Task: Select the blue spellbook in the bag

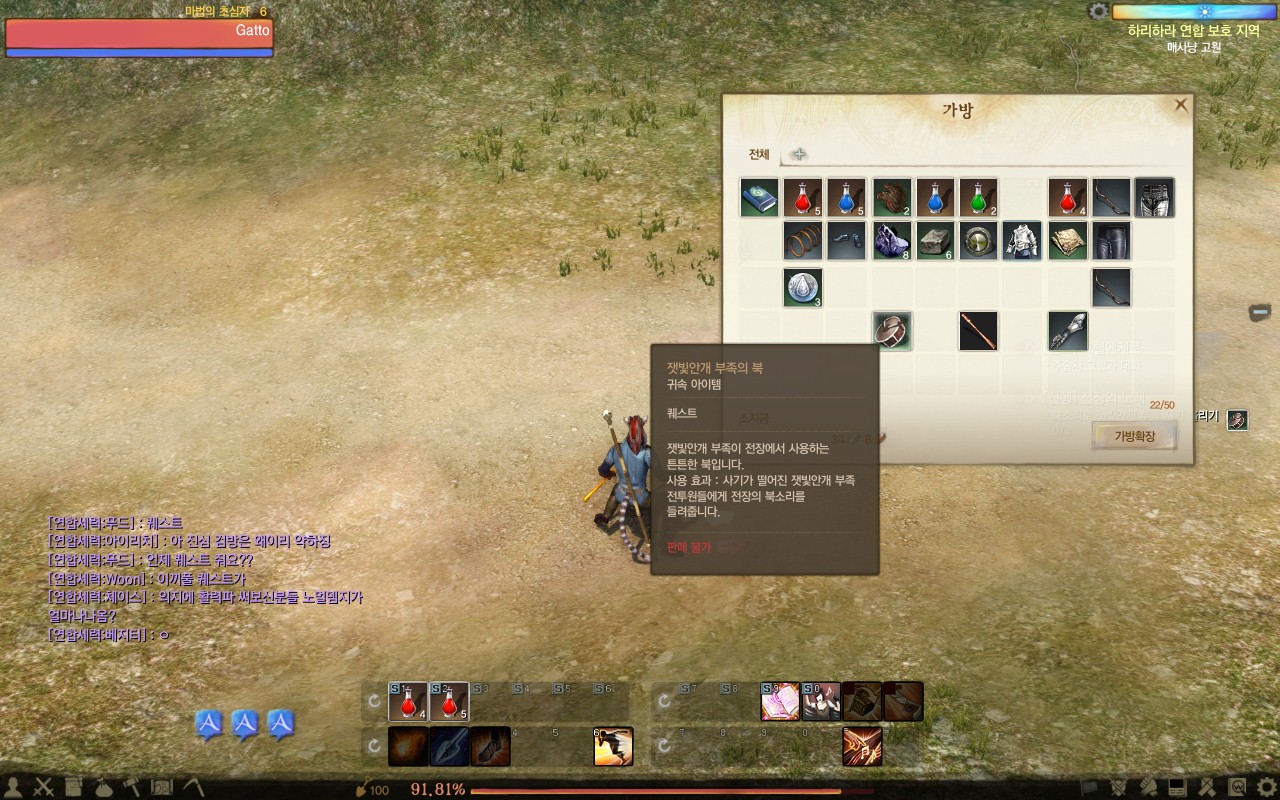Action: [759, 198]
